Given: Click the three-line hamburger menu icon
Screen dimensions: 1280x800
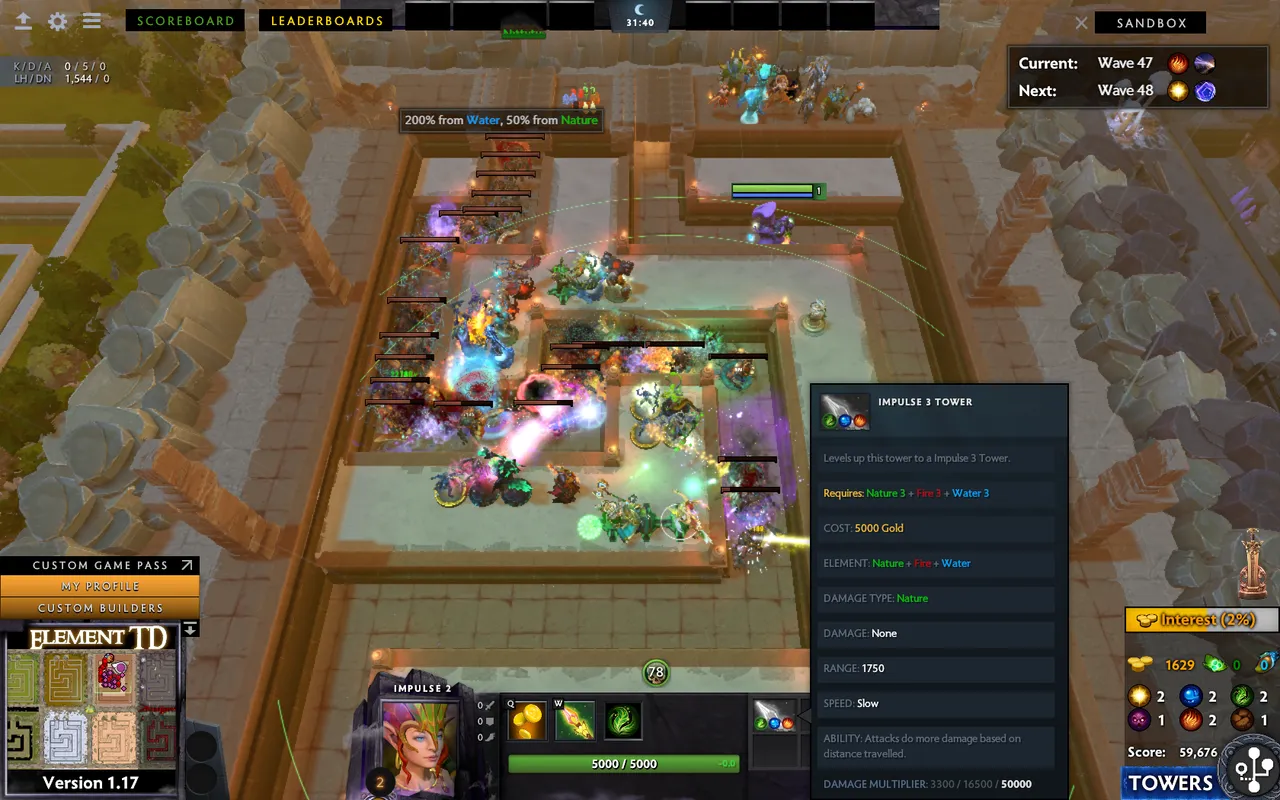Looking at the screenshot, I should (92, 21).
